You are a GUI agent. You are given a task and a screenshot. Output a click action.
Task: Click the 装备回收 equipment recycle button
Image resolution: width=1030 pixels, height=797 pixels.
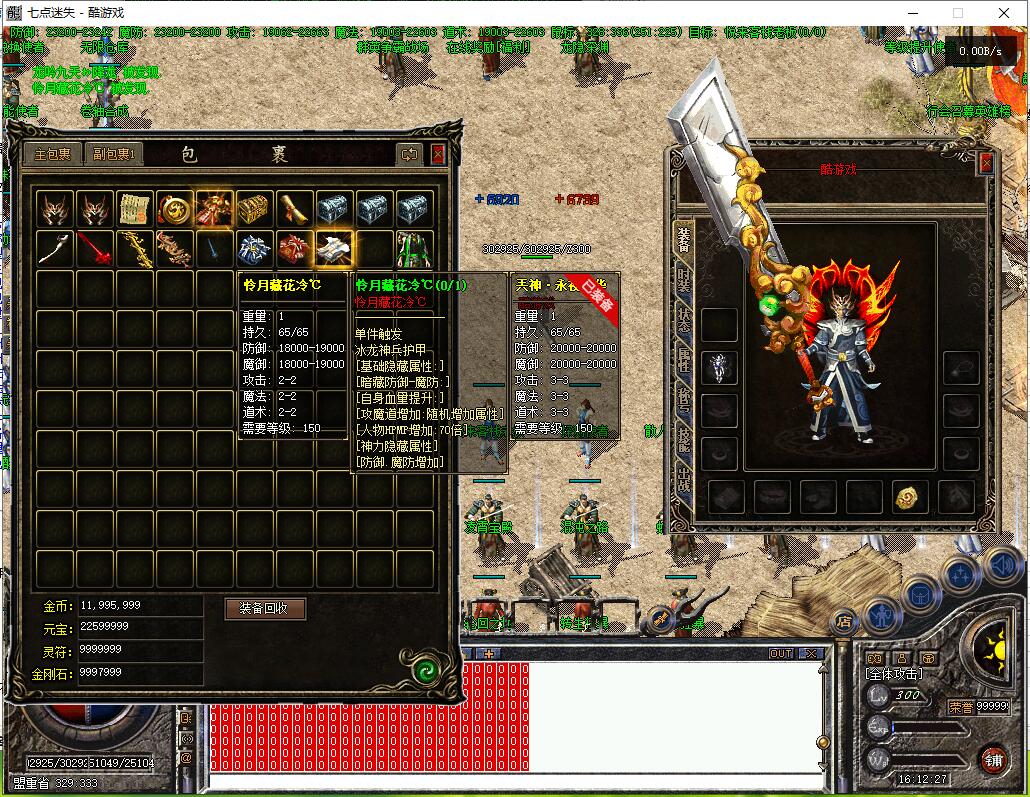[x=264, y=608]
